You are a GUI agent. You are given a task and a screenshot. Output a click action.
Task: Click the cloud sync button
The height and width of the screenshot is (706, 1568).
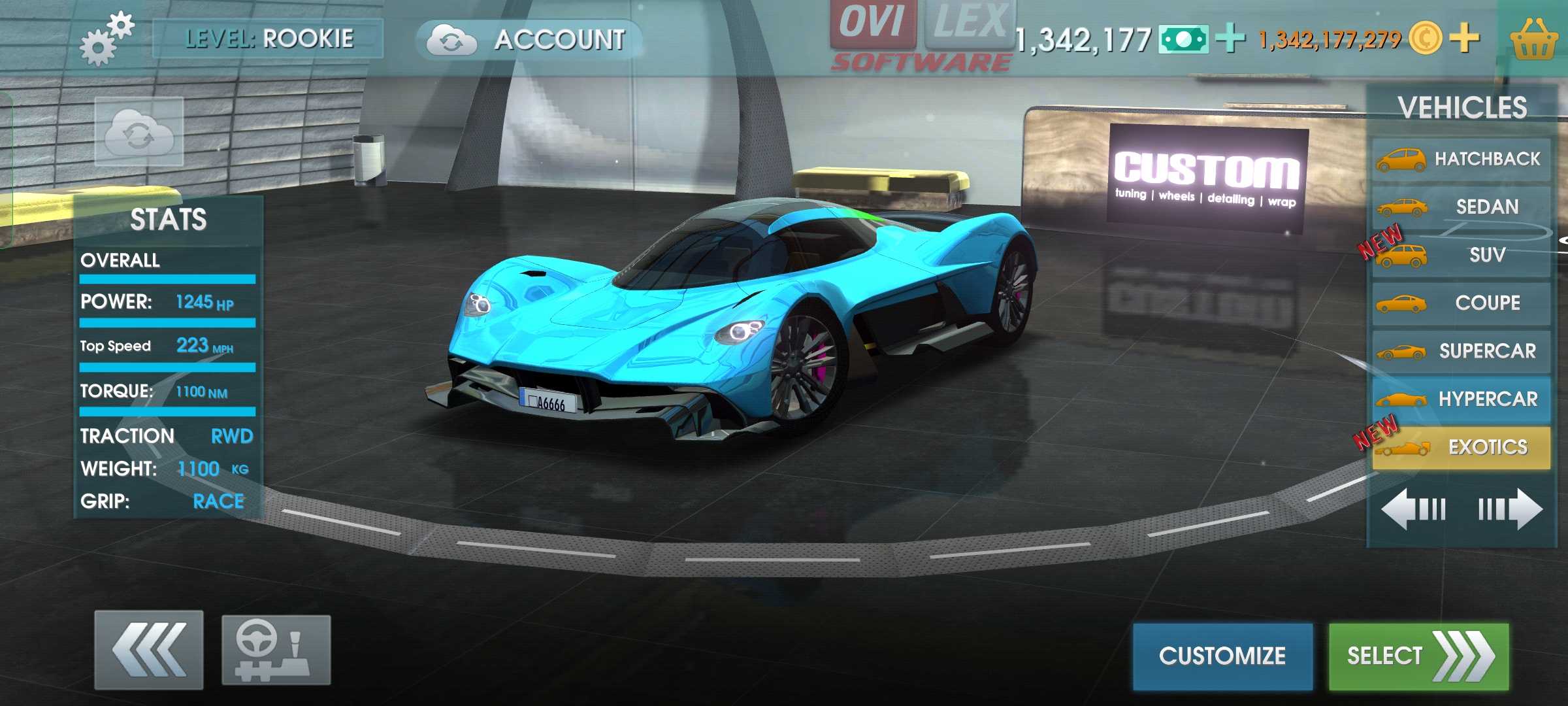(139, 132)
